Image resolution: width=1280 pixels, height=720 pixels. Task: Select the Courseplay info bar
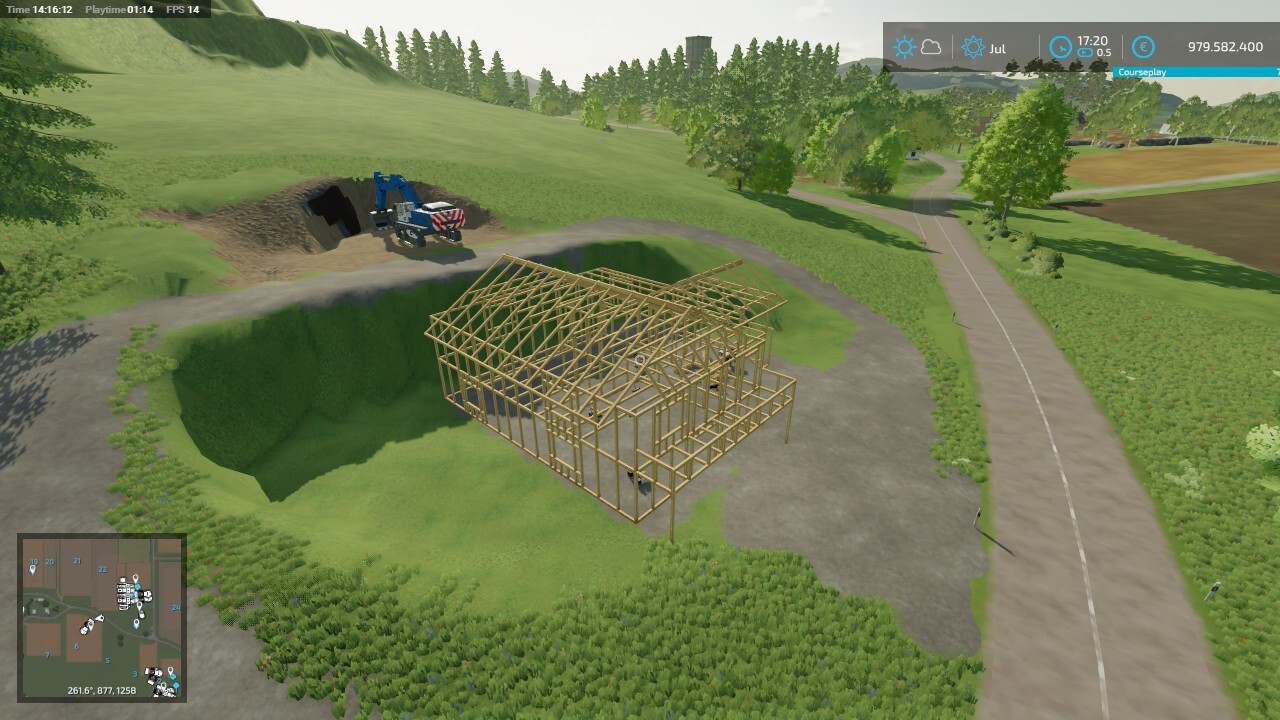[1195, 72]
